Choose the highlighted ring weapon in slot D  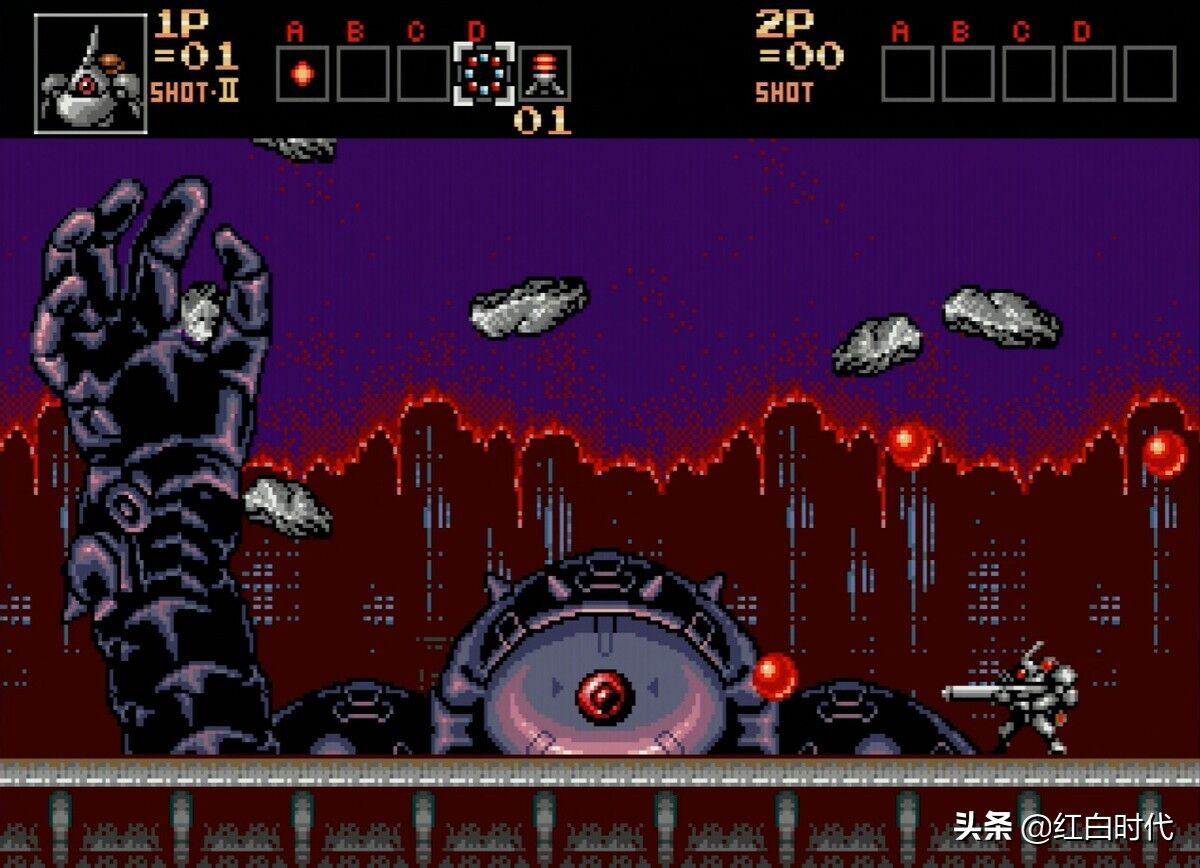coord(485,74)
